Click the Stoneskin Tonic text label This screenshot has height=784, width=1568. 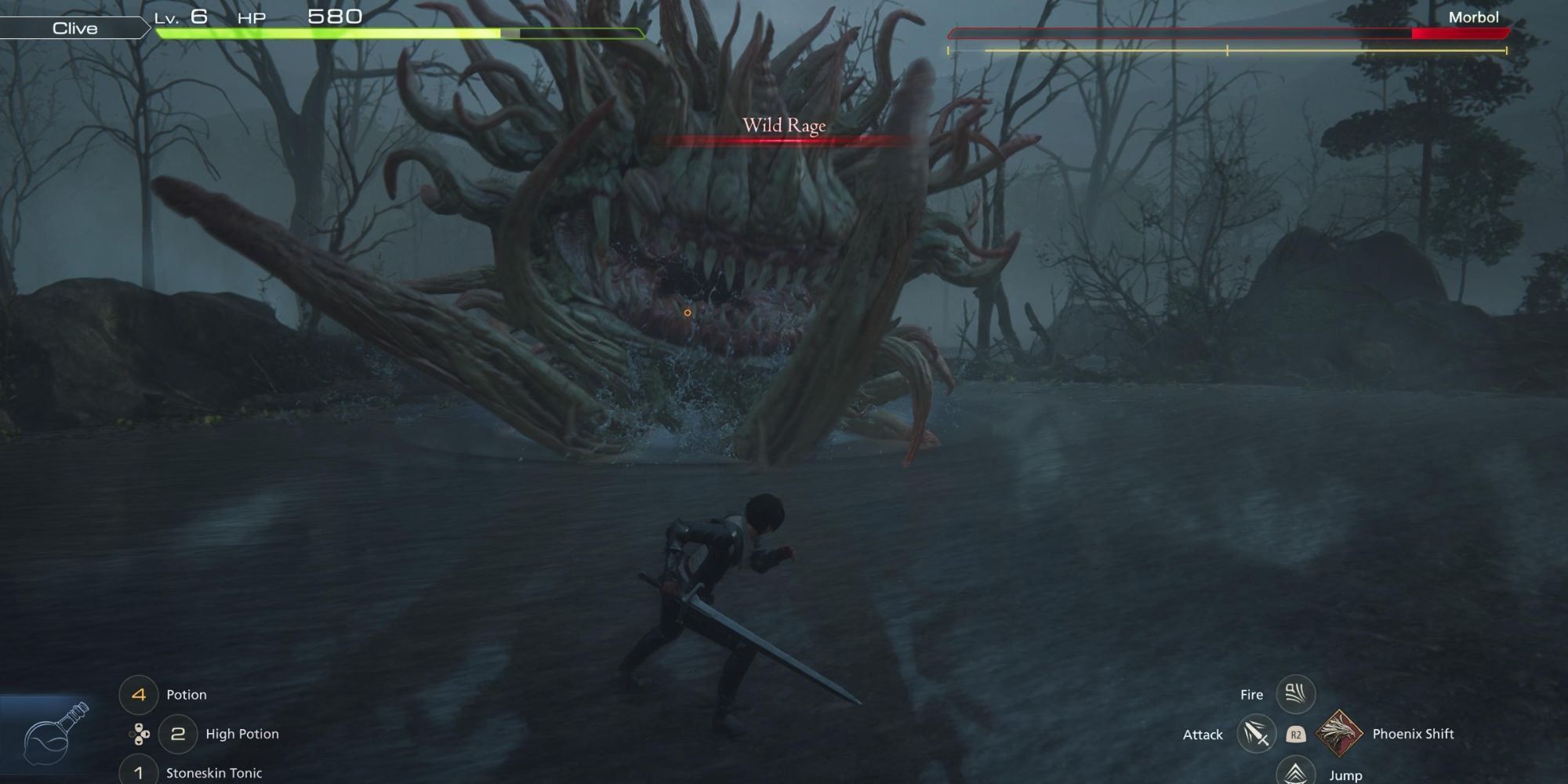click(216, 772)
